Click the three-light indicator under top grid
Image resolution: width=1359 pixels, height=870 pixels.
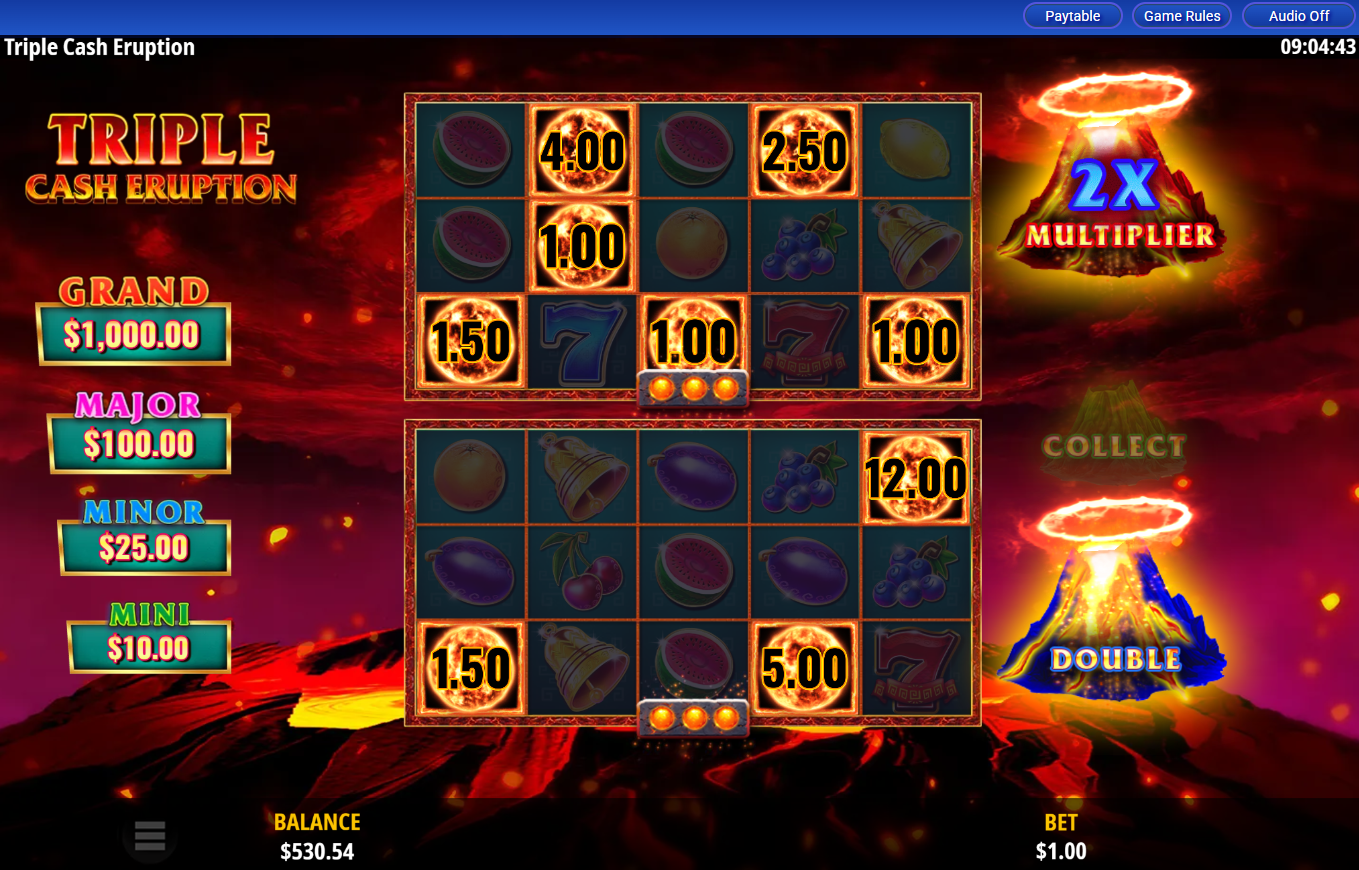(x=693, y=389)
